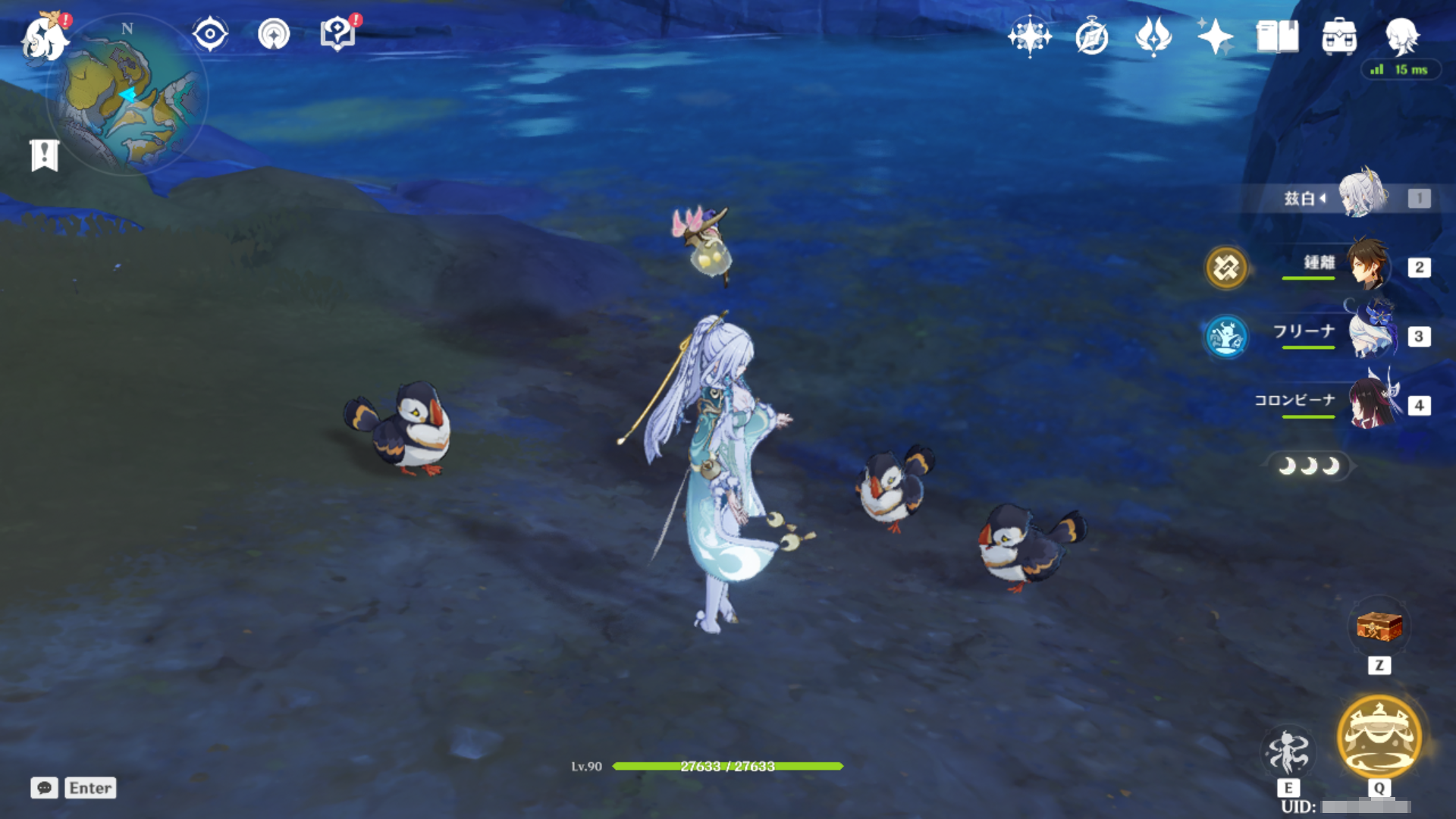Viewport: 1456px width, 819px height.
Task: Open the quest exclamation banner icon
Action: [x=45, y=155]
